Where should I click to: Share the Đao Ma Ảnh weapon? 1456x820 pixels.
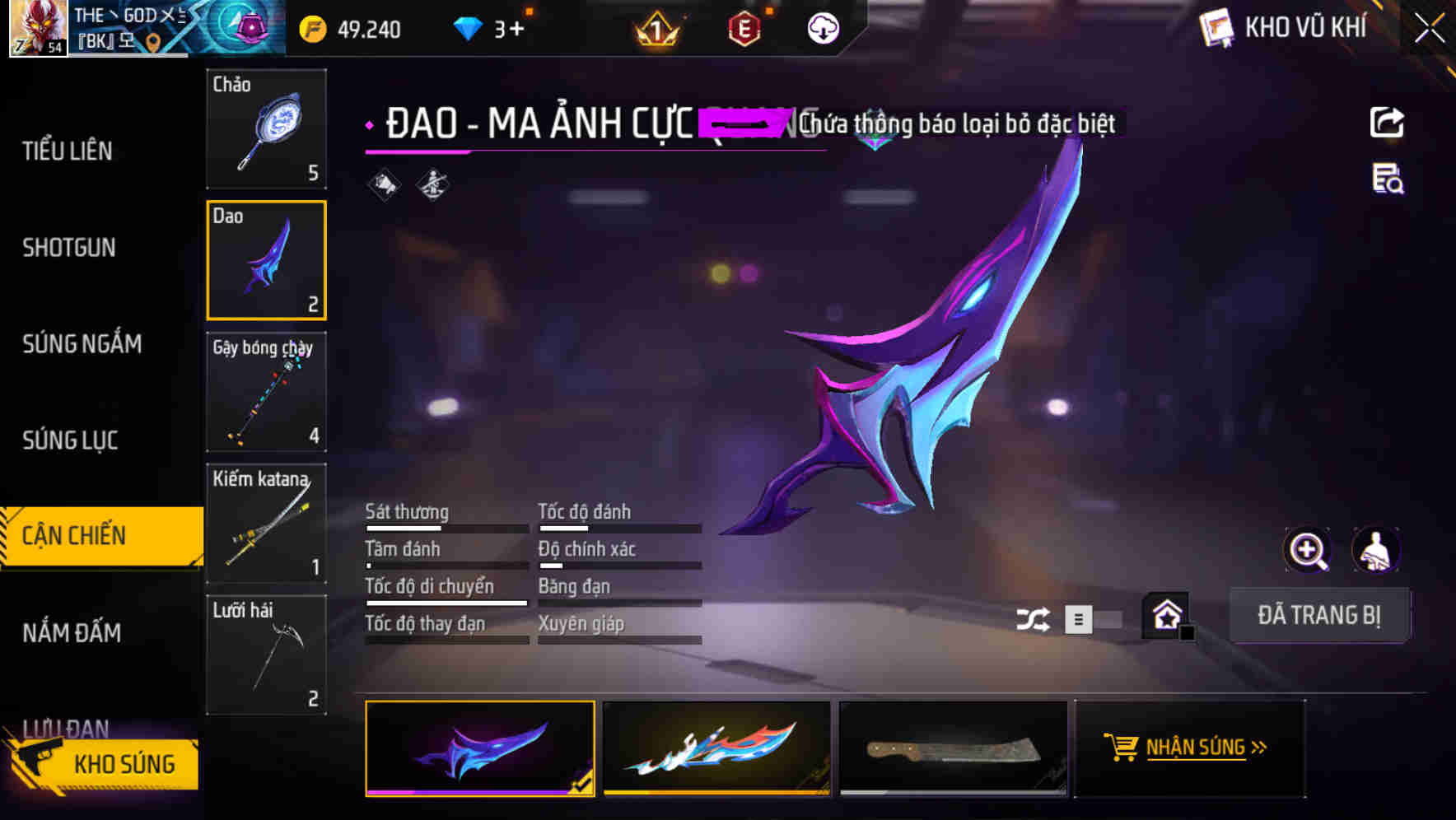point(1387,122)
